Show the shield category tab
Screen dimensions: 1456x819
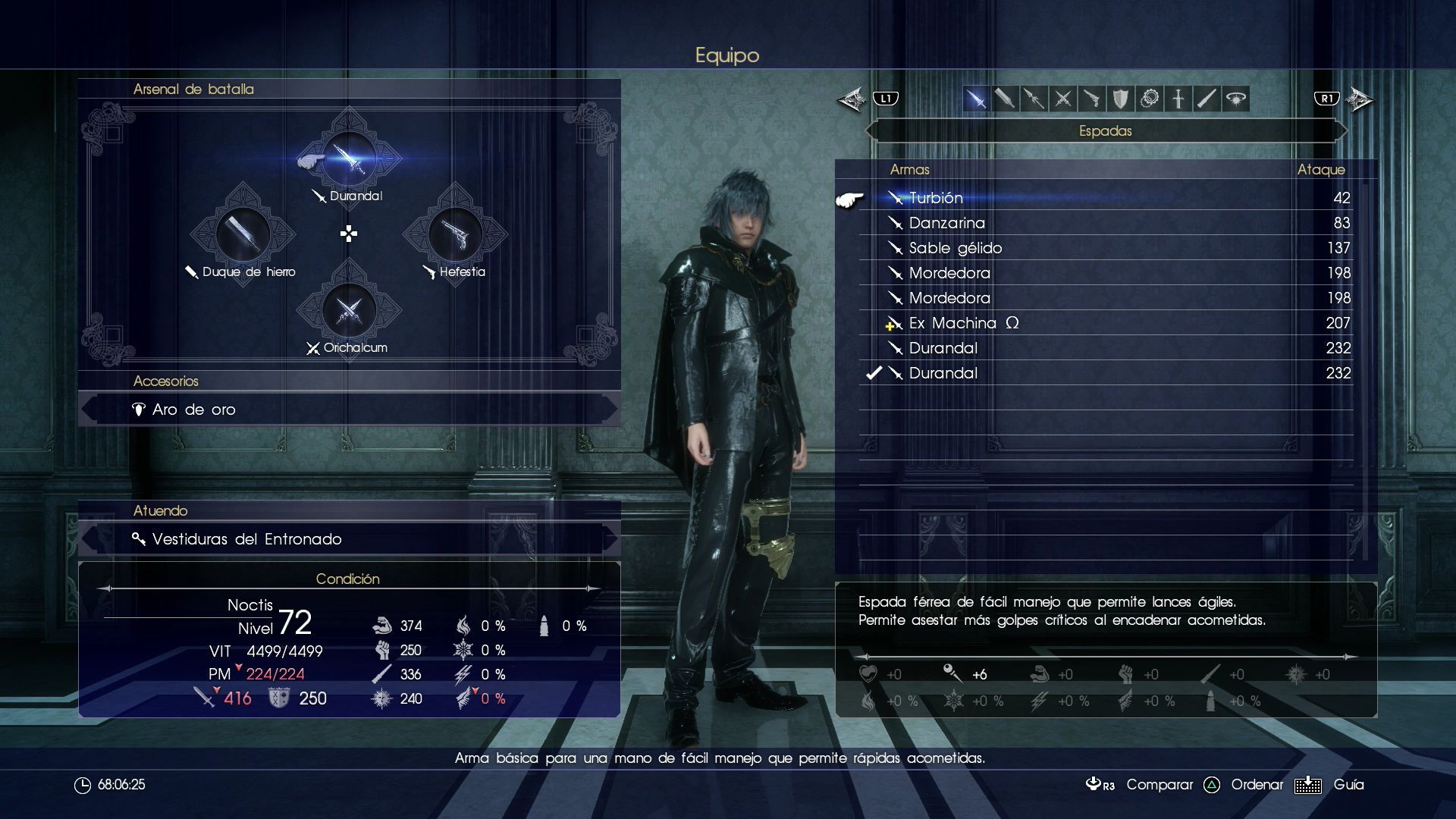tap(1120, 99)
